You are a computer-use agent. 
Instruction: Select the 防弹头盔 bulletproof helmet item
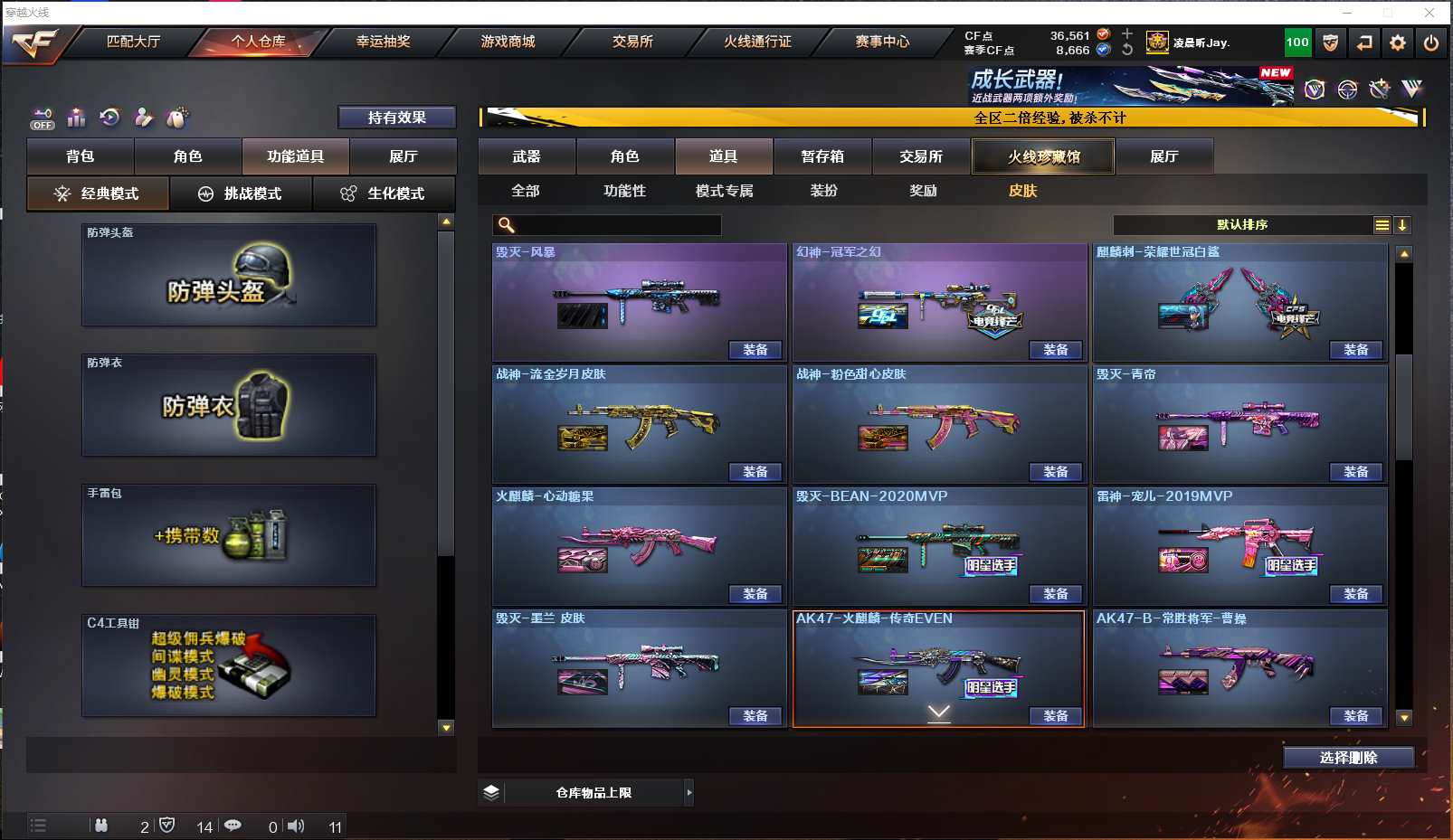pos(229,276)
